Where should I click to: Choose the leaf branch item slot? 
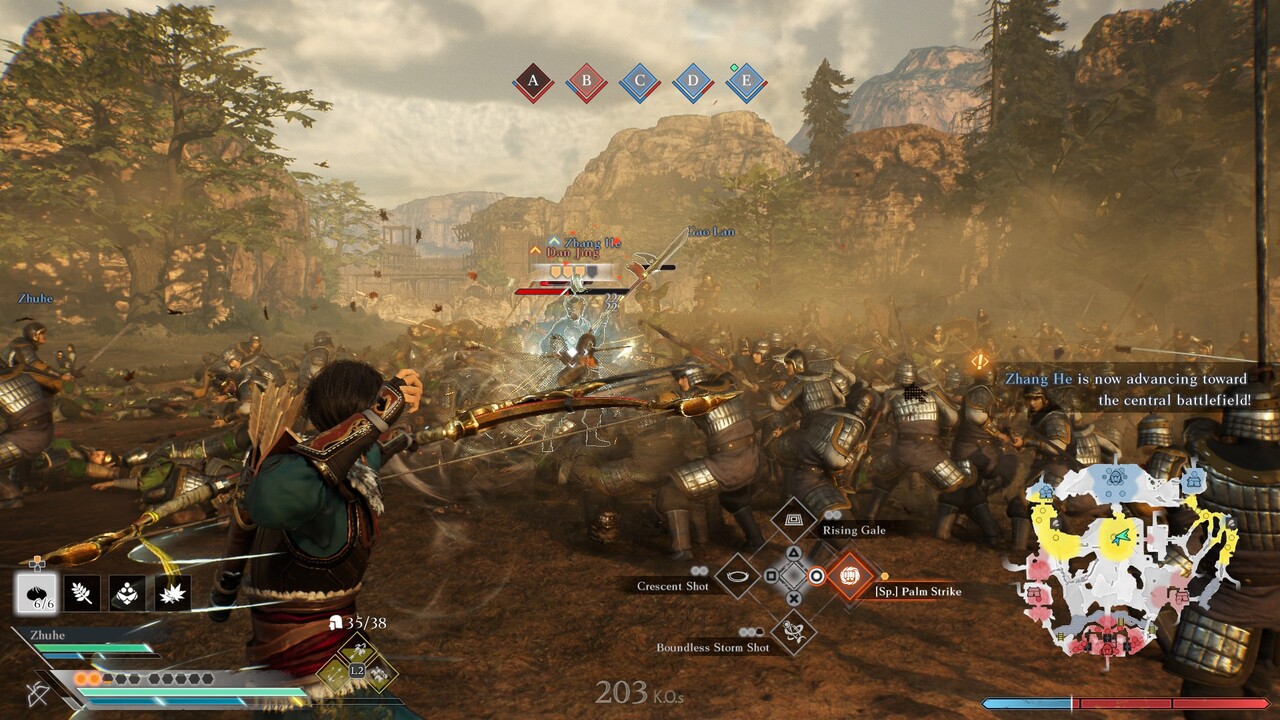pos(81,593)
